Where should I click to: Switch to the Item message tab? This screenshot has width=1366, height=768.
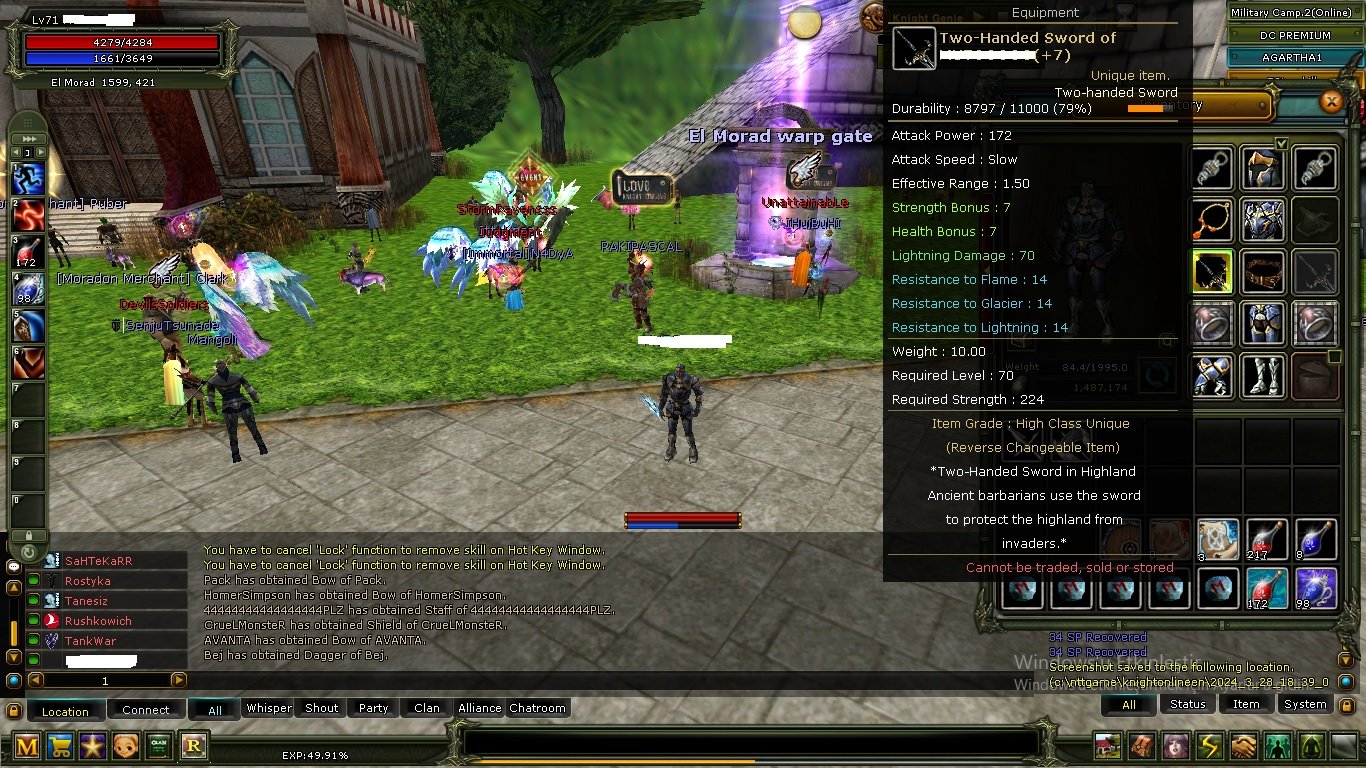[1245, 704]
